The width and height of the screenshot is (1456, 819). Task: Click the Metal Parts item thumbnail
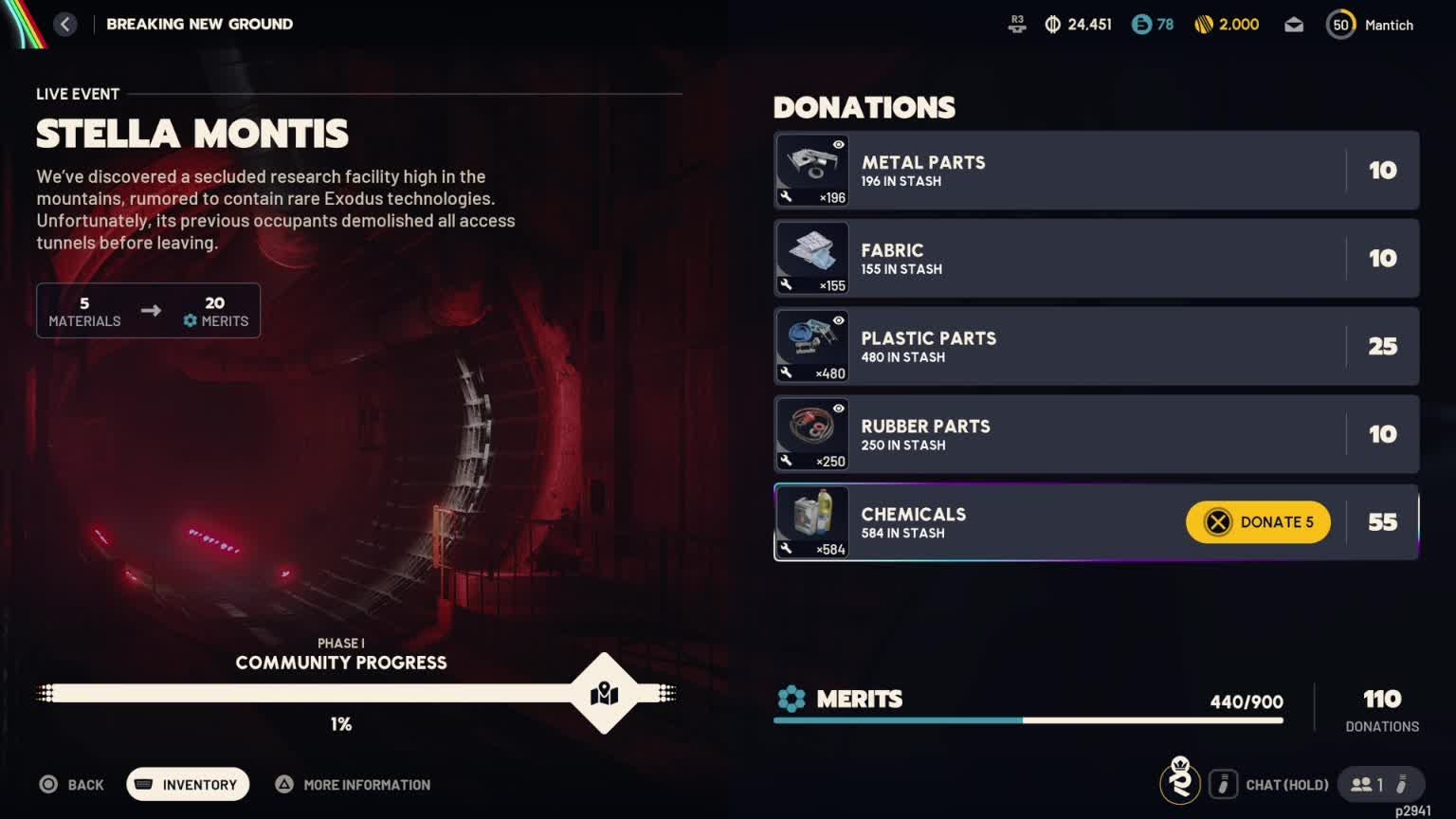(812, 171)
